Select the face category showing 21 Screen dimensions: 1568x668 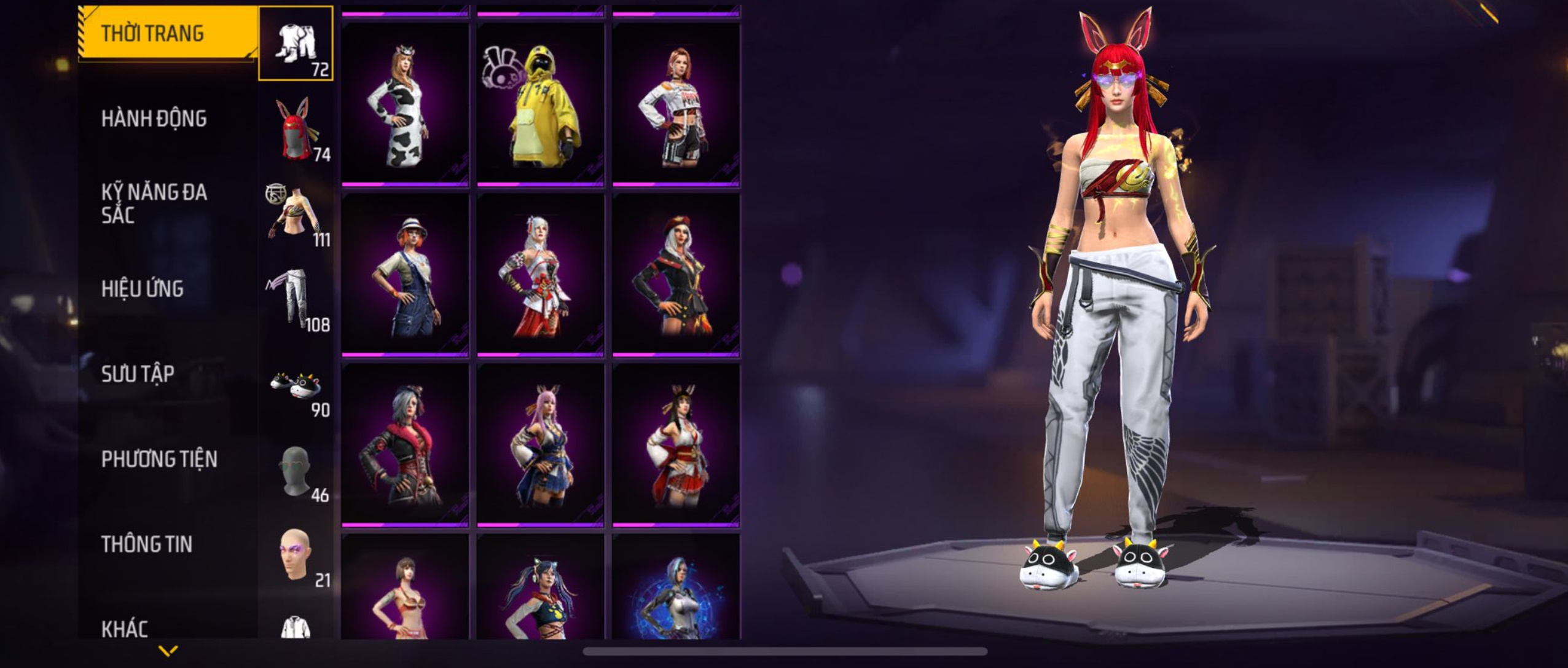pyautogui.click(x=296, y=556)
